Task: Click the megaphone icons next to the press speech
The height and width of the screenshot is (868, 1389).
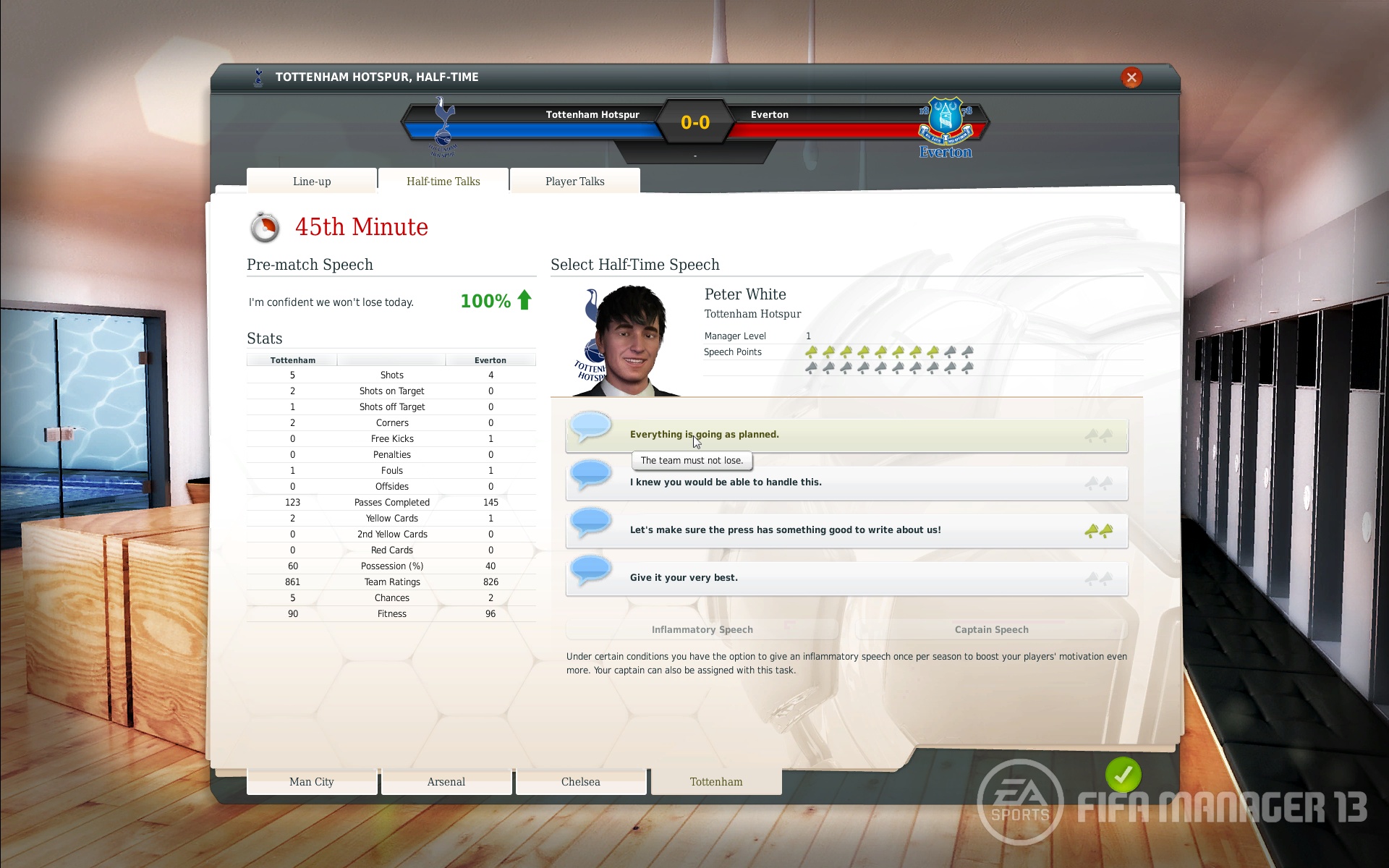Action: coord(1097,529)
